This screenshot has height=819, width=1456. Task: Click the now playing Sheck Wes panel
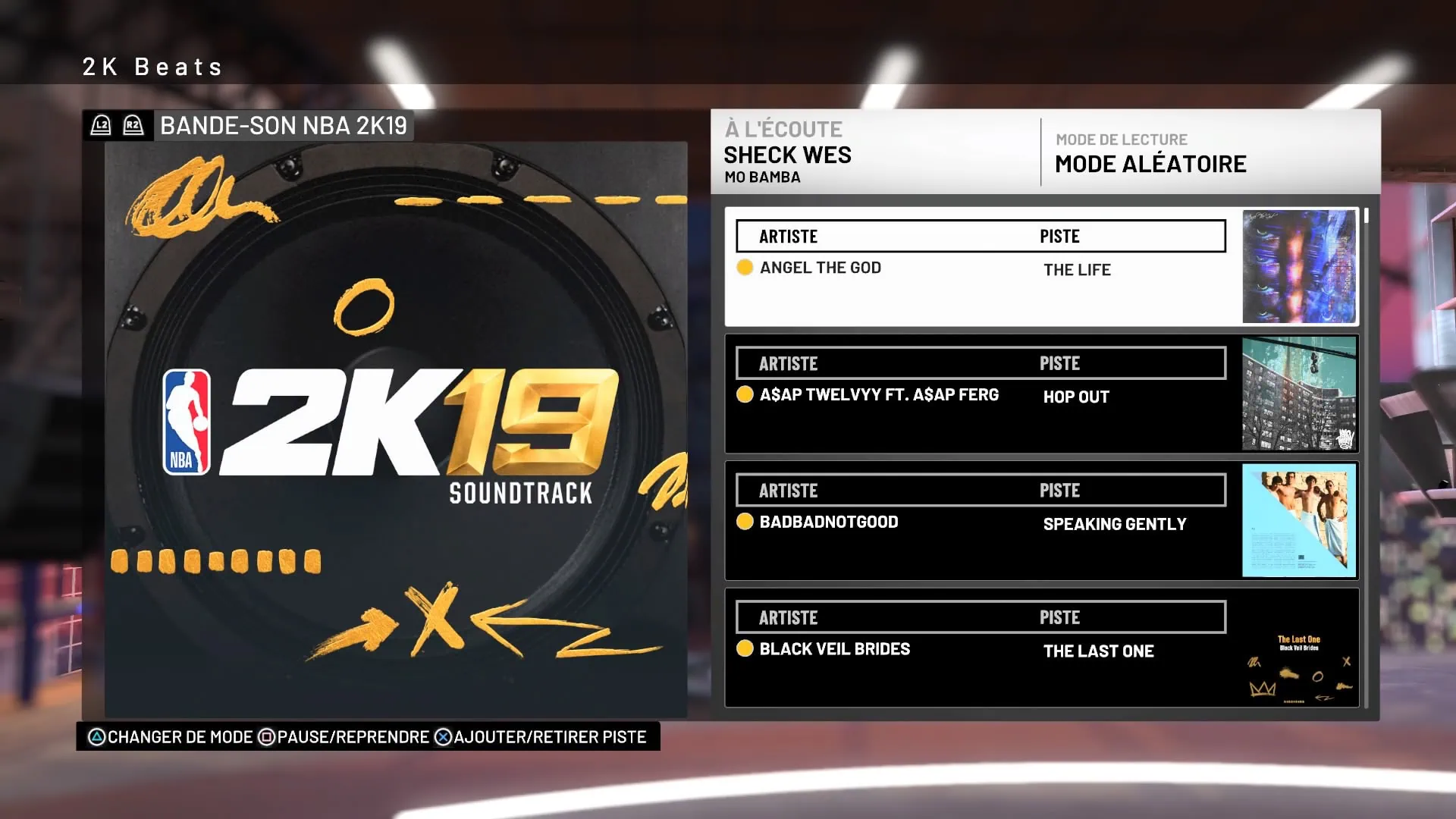tap(872, 154)
